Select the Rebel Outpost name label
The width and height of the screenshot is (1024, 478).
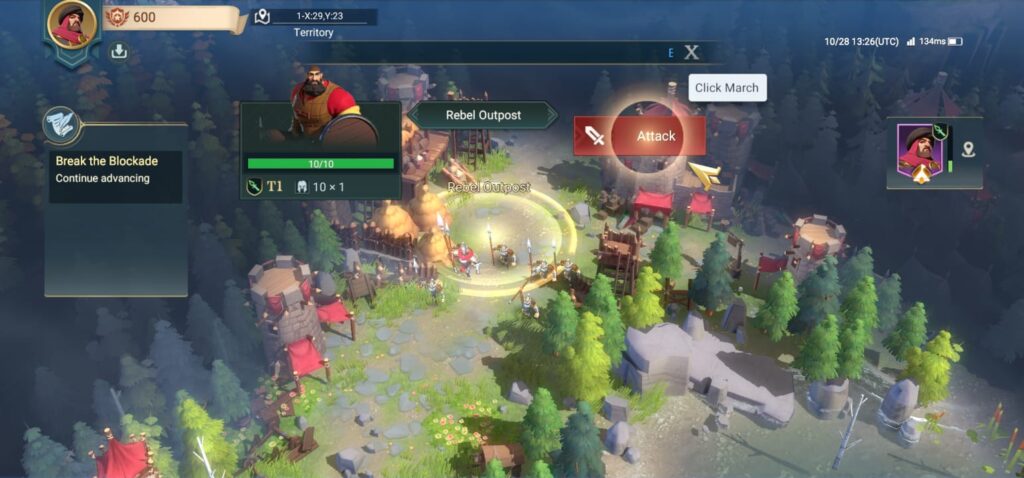483,115
